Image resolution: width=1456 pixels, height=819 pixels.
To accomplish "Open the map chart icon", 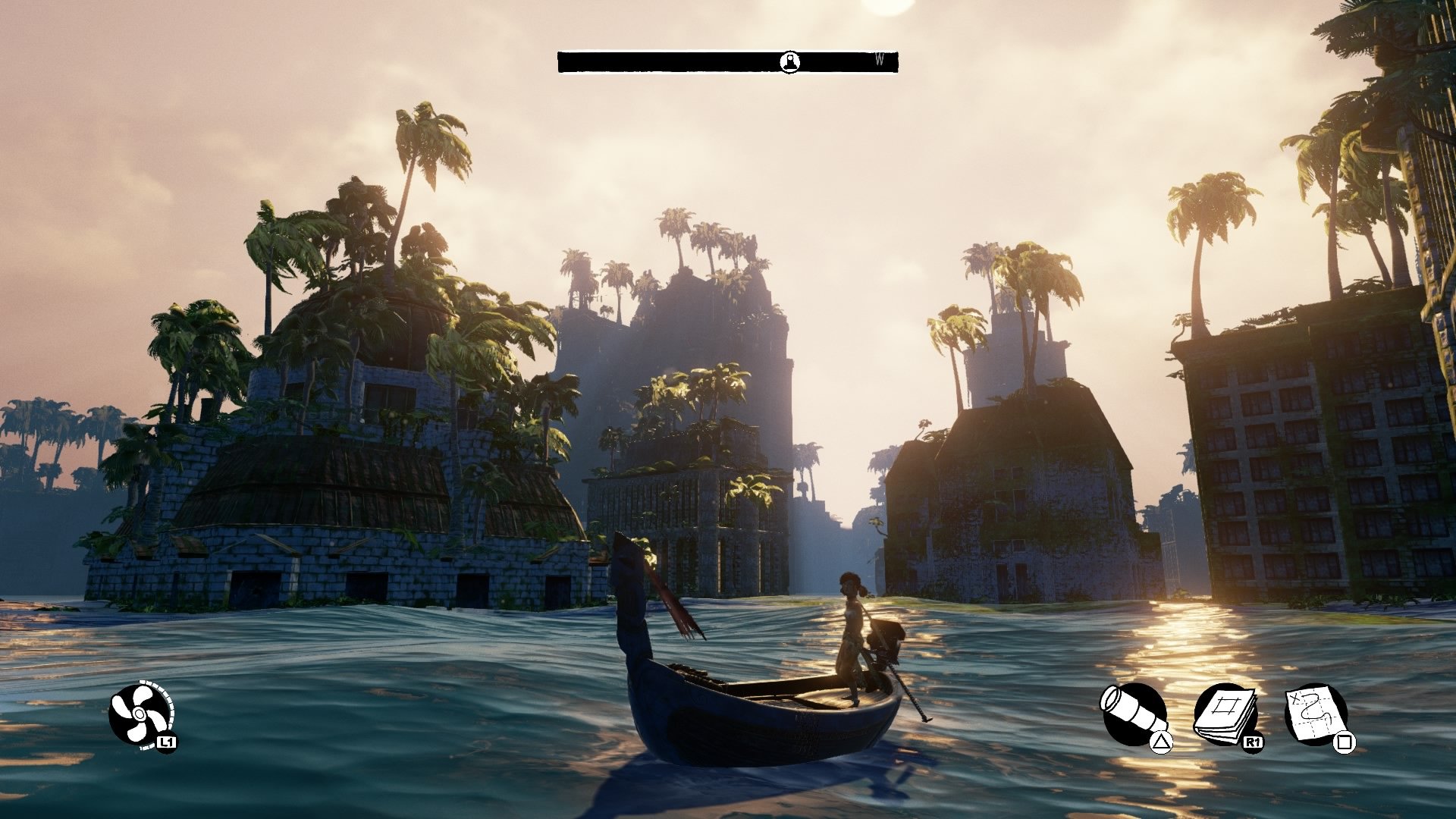I will [1314, 714].
